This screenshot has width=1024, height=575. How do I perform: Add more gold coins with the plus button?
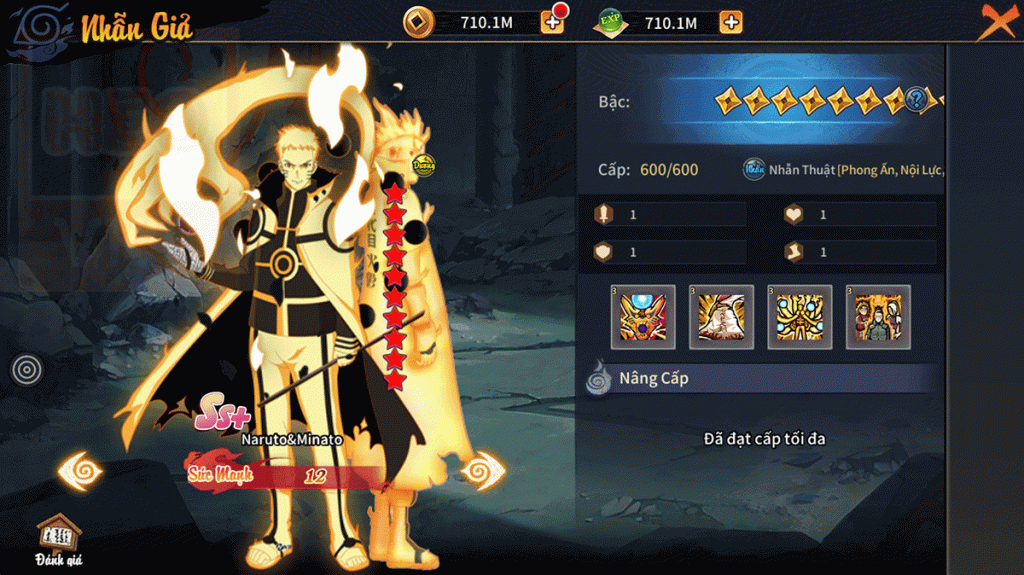click(x=552, y=21)
